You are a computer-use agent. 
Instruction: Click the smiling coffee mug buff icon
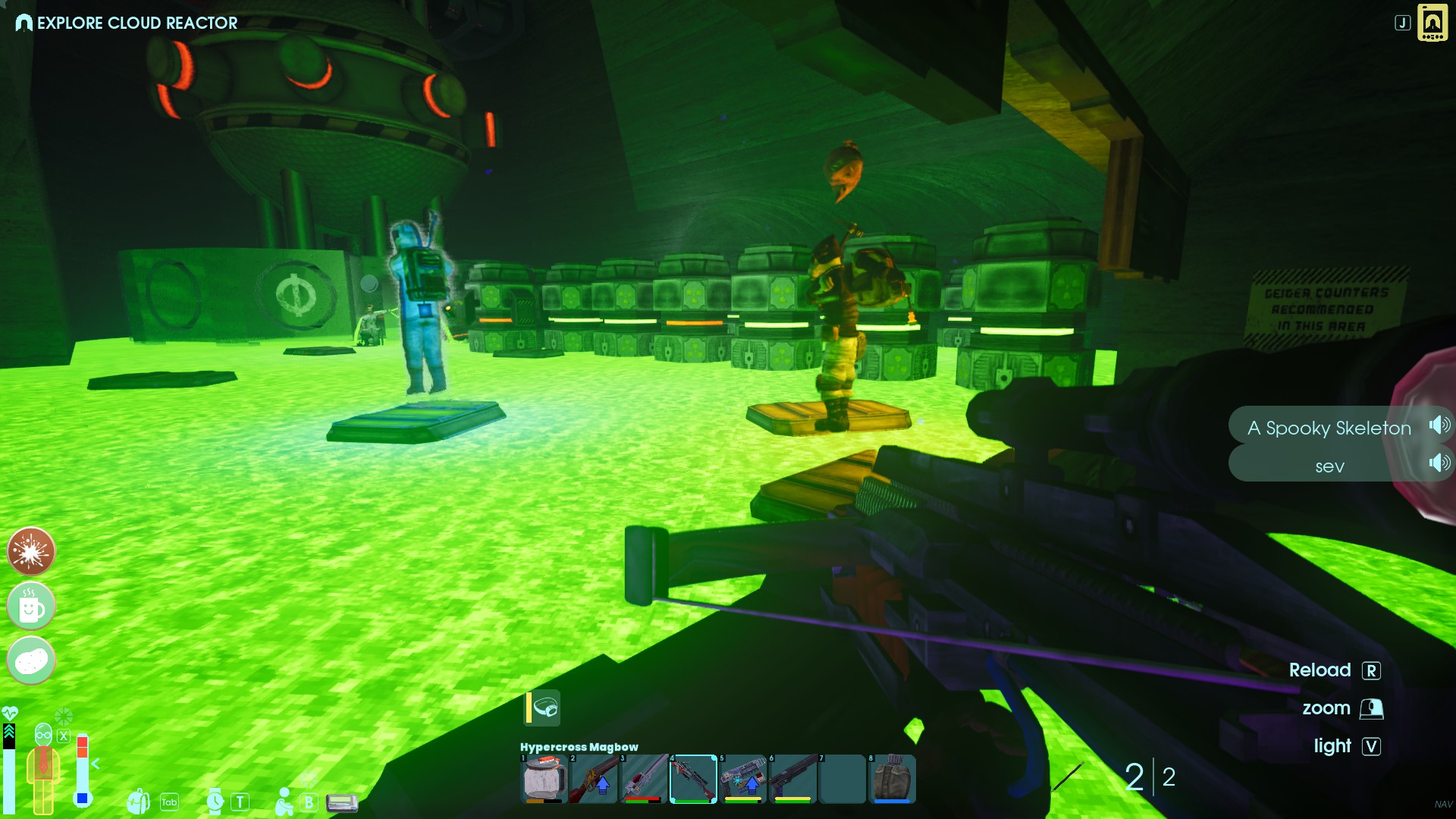click(x=31, y=607)
